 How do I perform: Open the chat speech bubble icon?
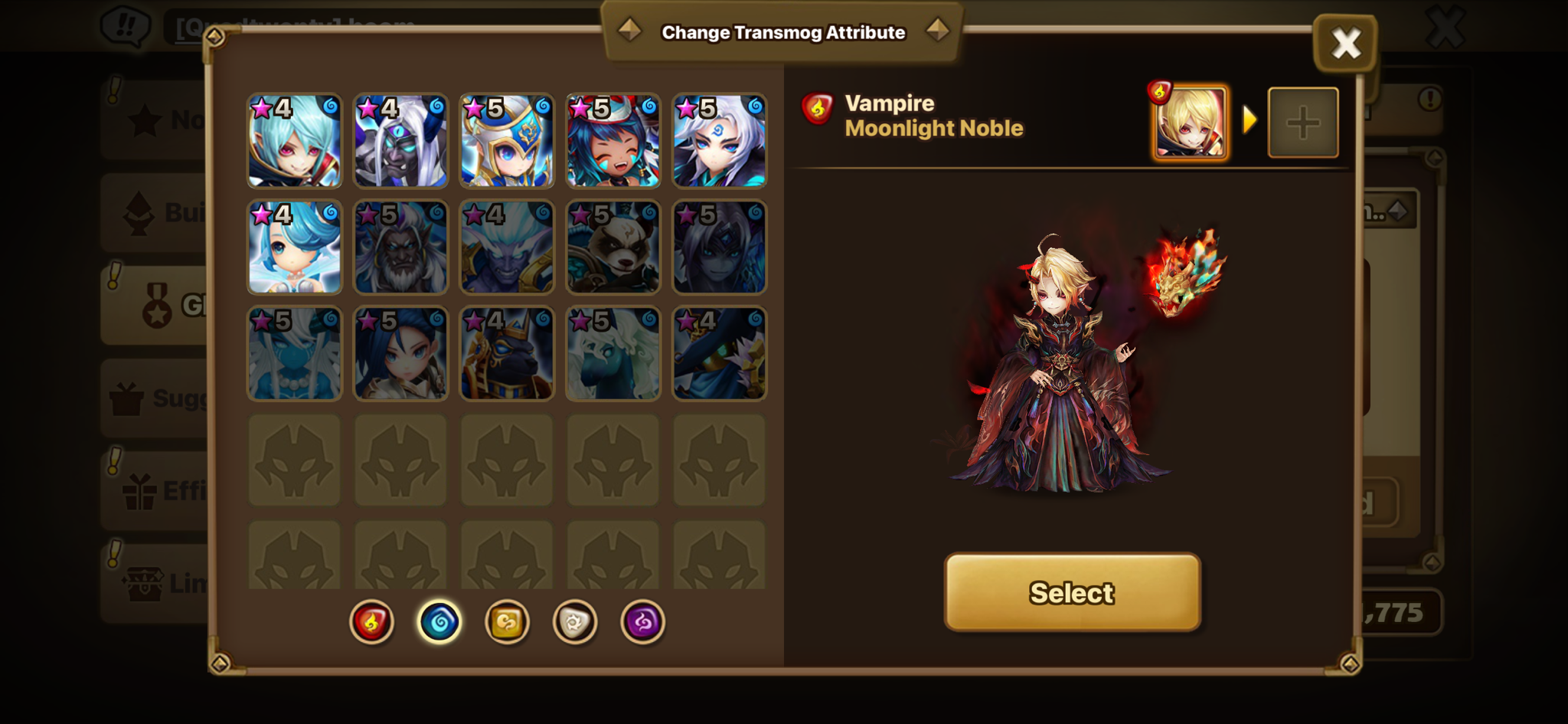pos(126,28)
